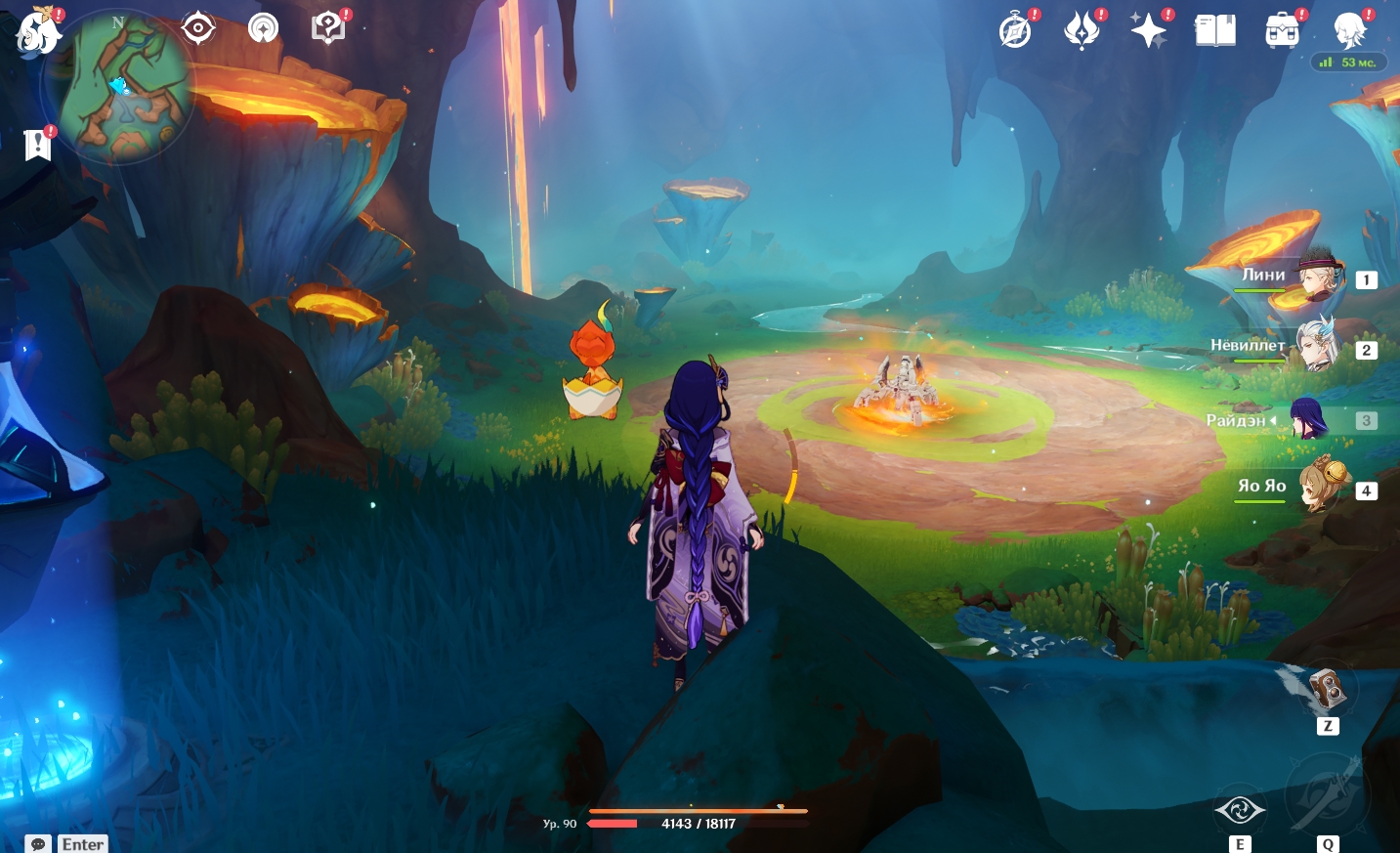Open the question-mark hexagon icon
Screen dimensions: 1400x853
328,28
